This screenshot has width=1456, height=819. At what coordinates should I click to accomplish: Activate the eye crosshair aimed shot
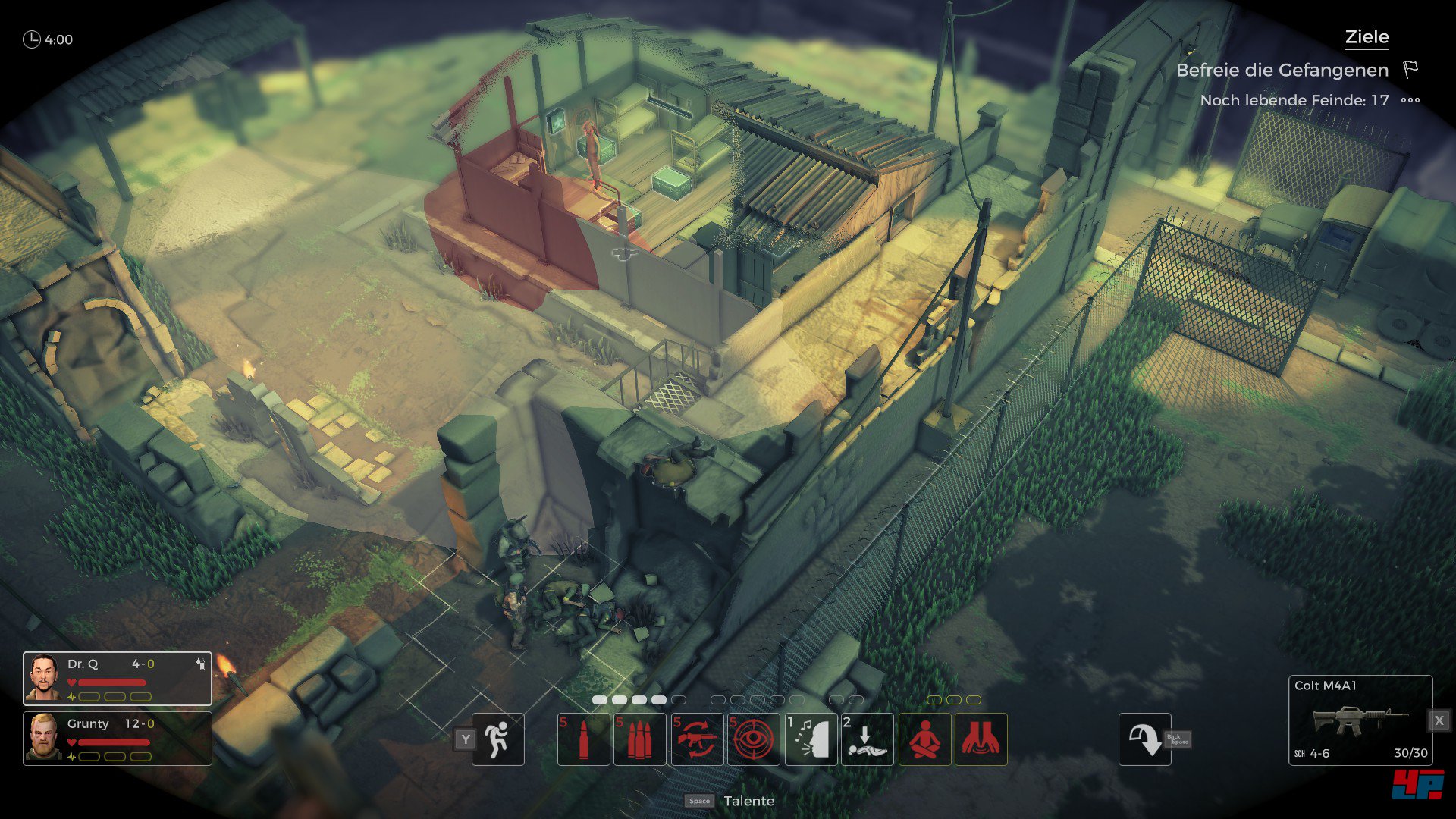[x=753, y=739]
